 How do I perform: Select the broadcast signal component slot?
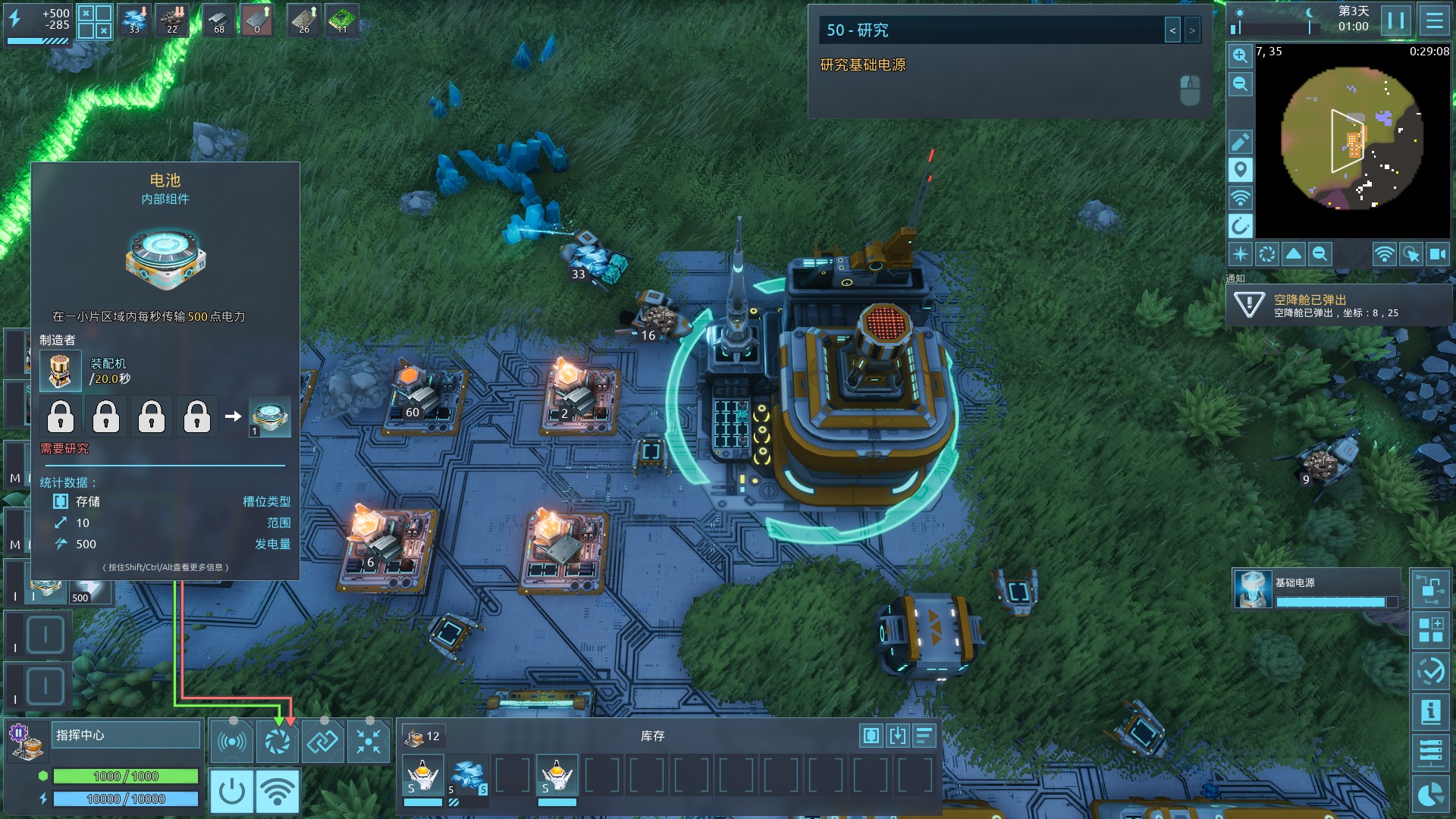[231, 741]
